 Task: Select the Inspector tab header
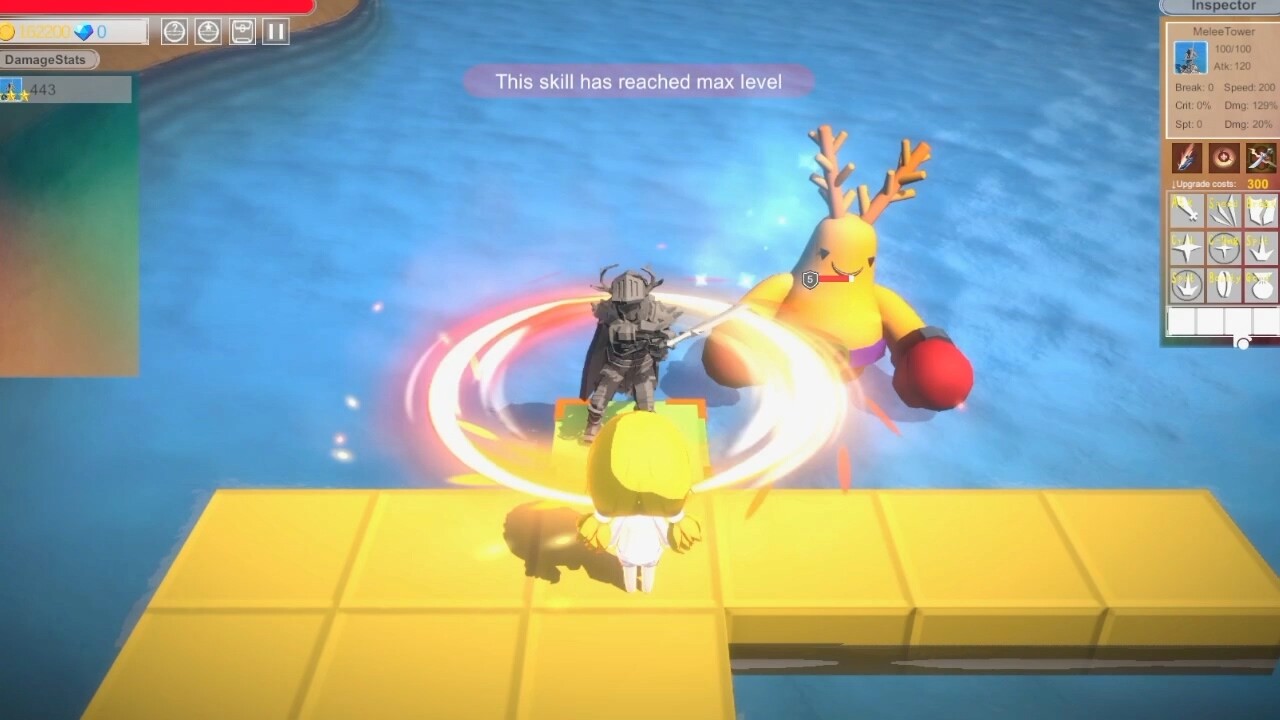point(1222,6)
